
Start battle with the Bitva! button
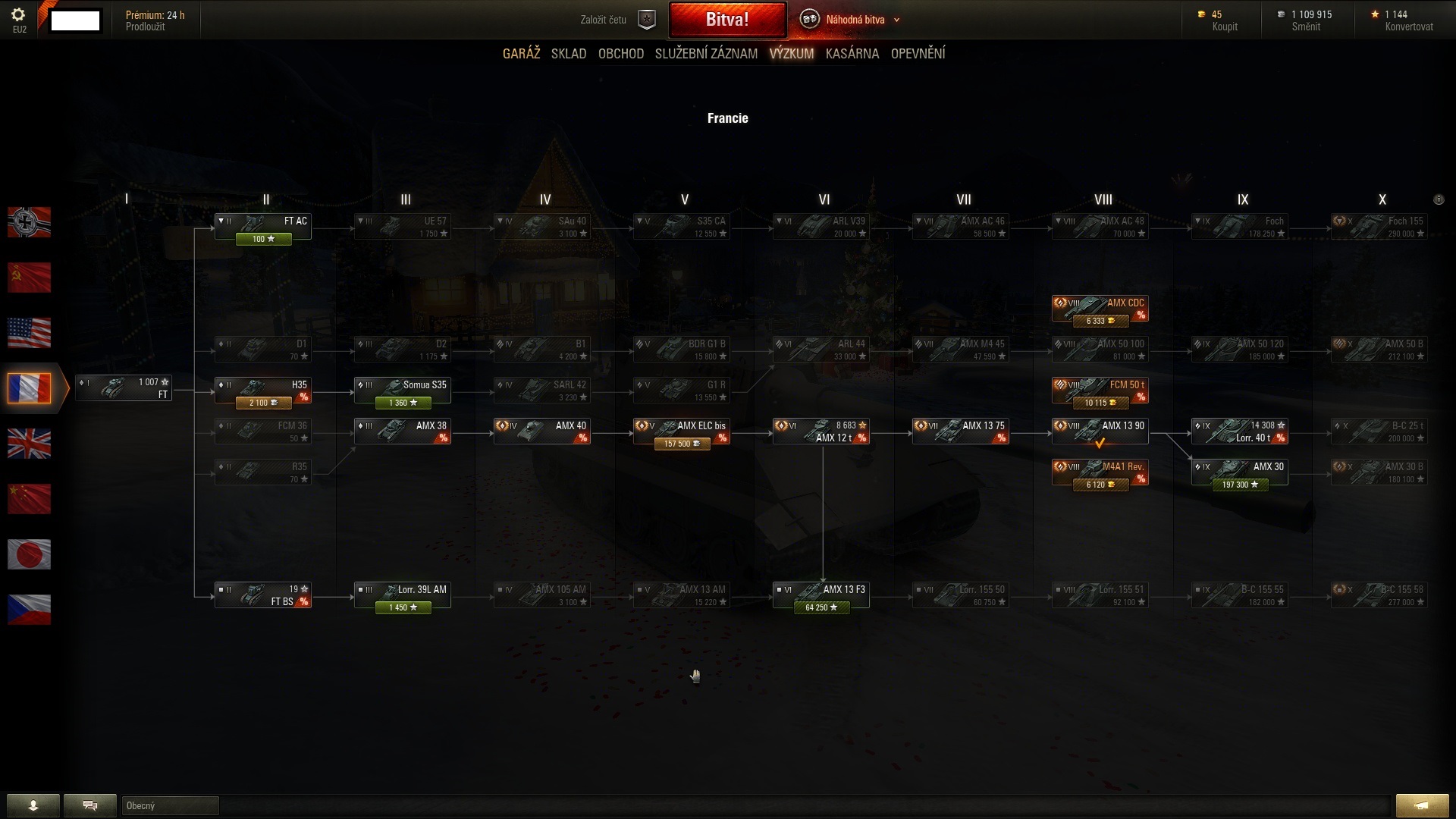[727, 20]
